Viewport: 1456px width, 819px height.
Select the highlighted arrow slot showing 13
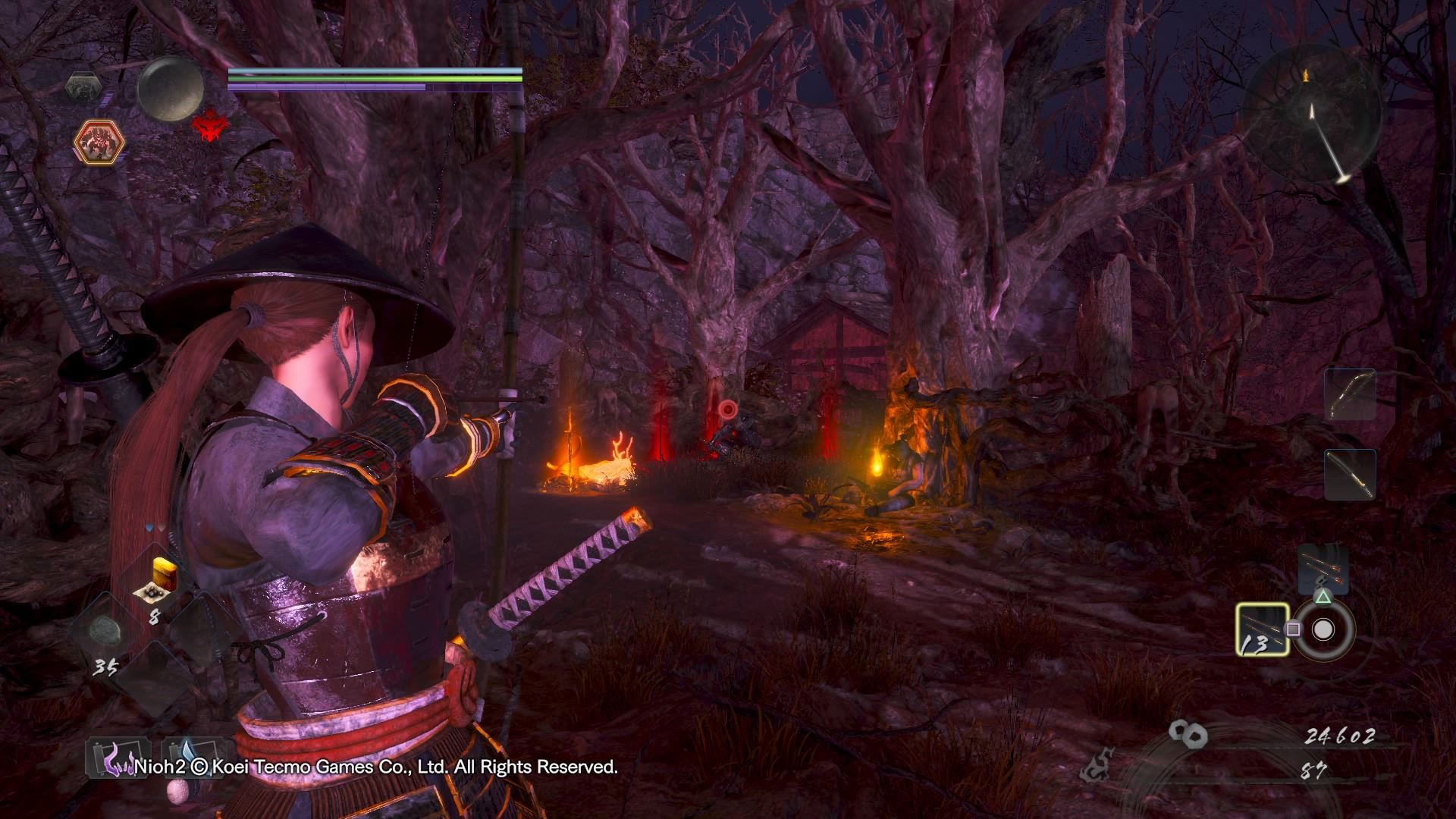click(x=1262, y=629)
